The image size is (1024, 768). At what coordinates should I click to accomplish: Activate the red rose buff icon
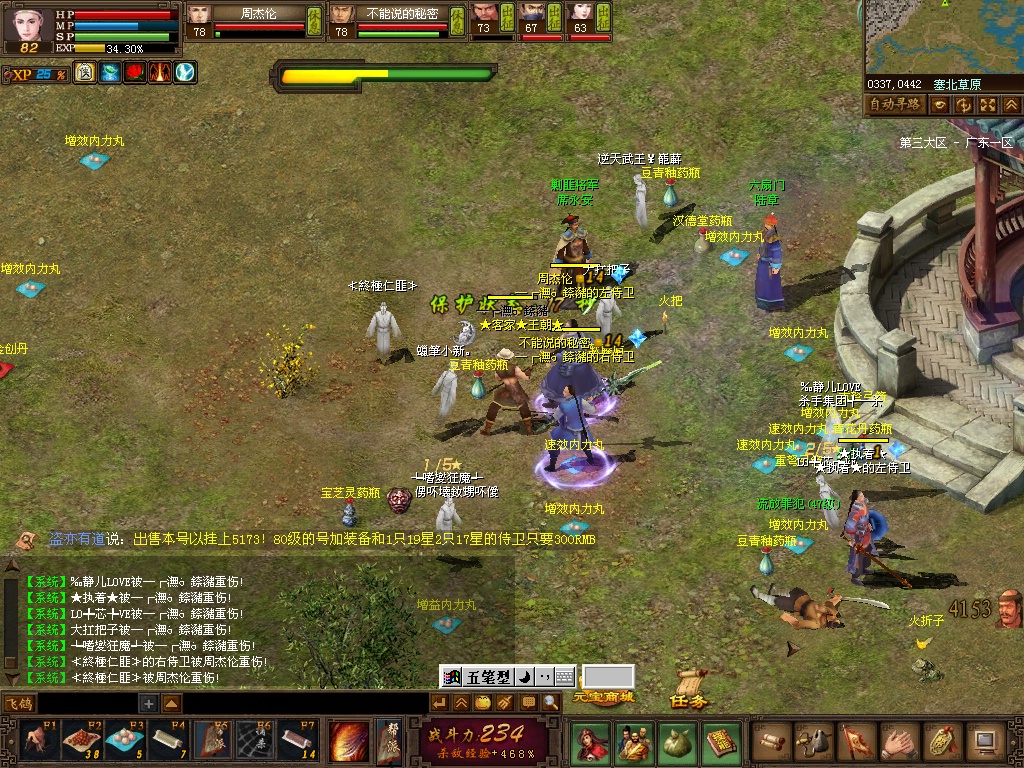(134, 72)
